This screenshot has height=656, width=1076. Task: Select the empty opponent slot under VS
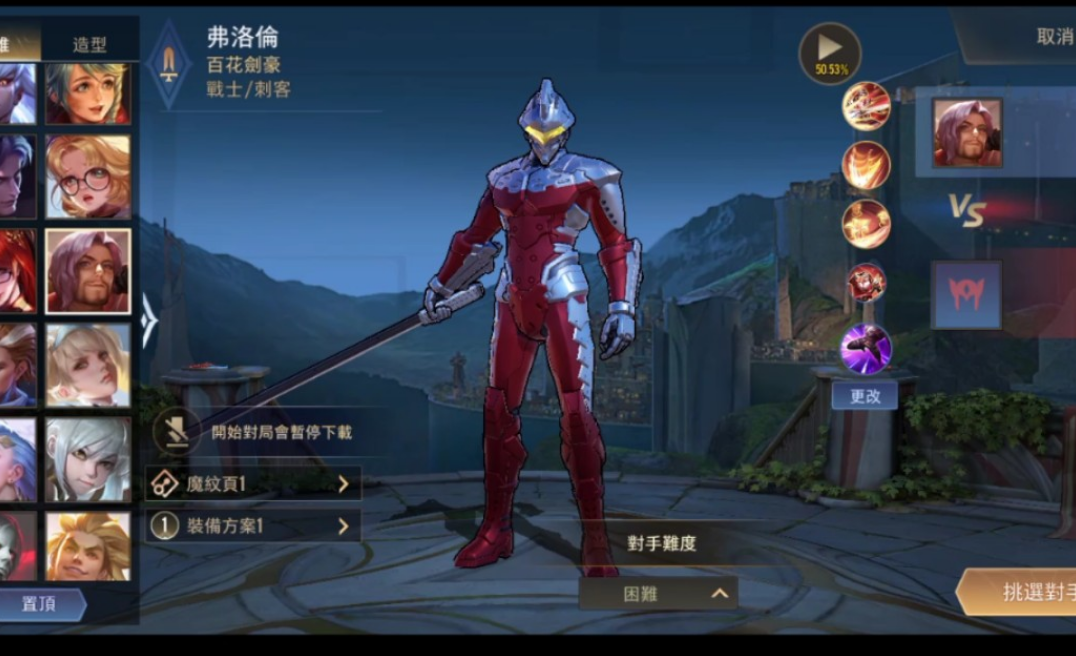click(966, 295)
